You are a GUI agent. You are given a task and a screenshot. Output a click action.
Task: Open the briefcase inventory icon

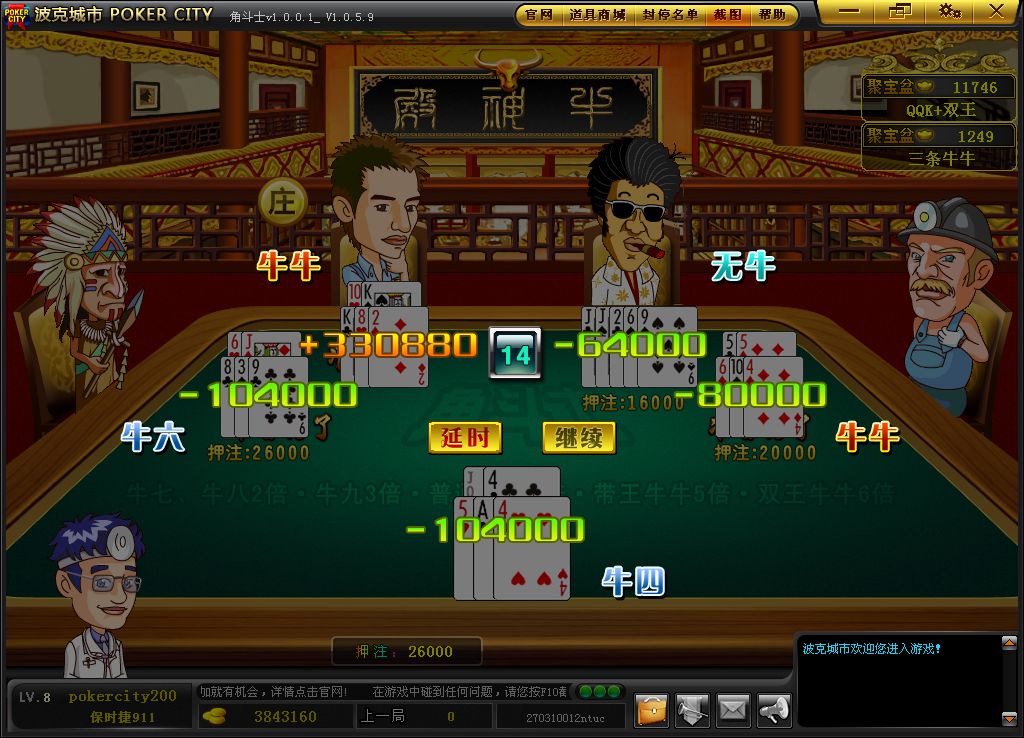click(x=652, y=709)
